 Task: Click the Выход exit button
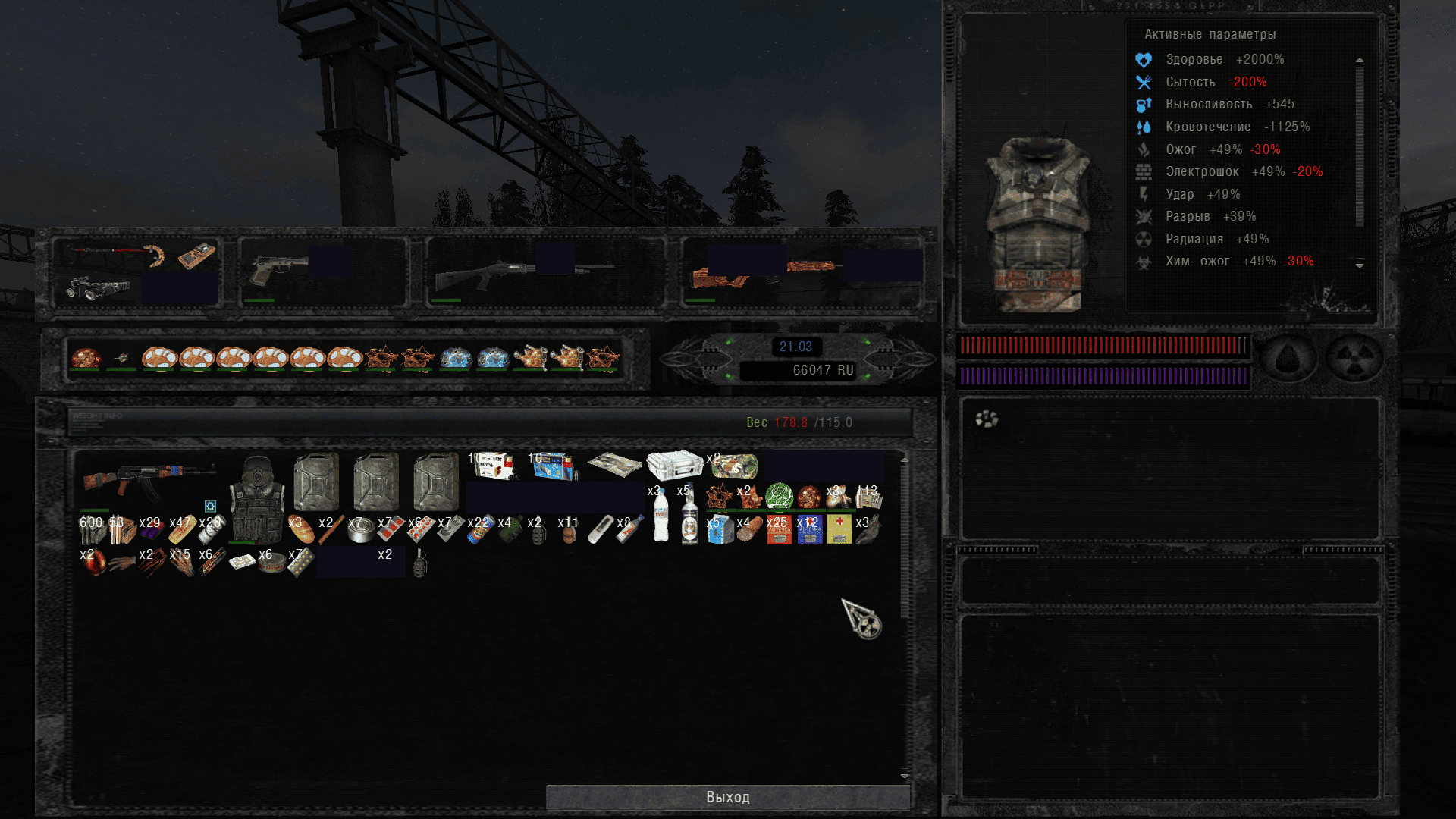click(x=727, y=797)
